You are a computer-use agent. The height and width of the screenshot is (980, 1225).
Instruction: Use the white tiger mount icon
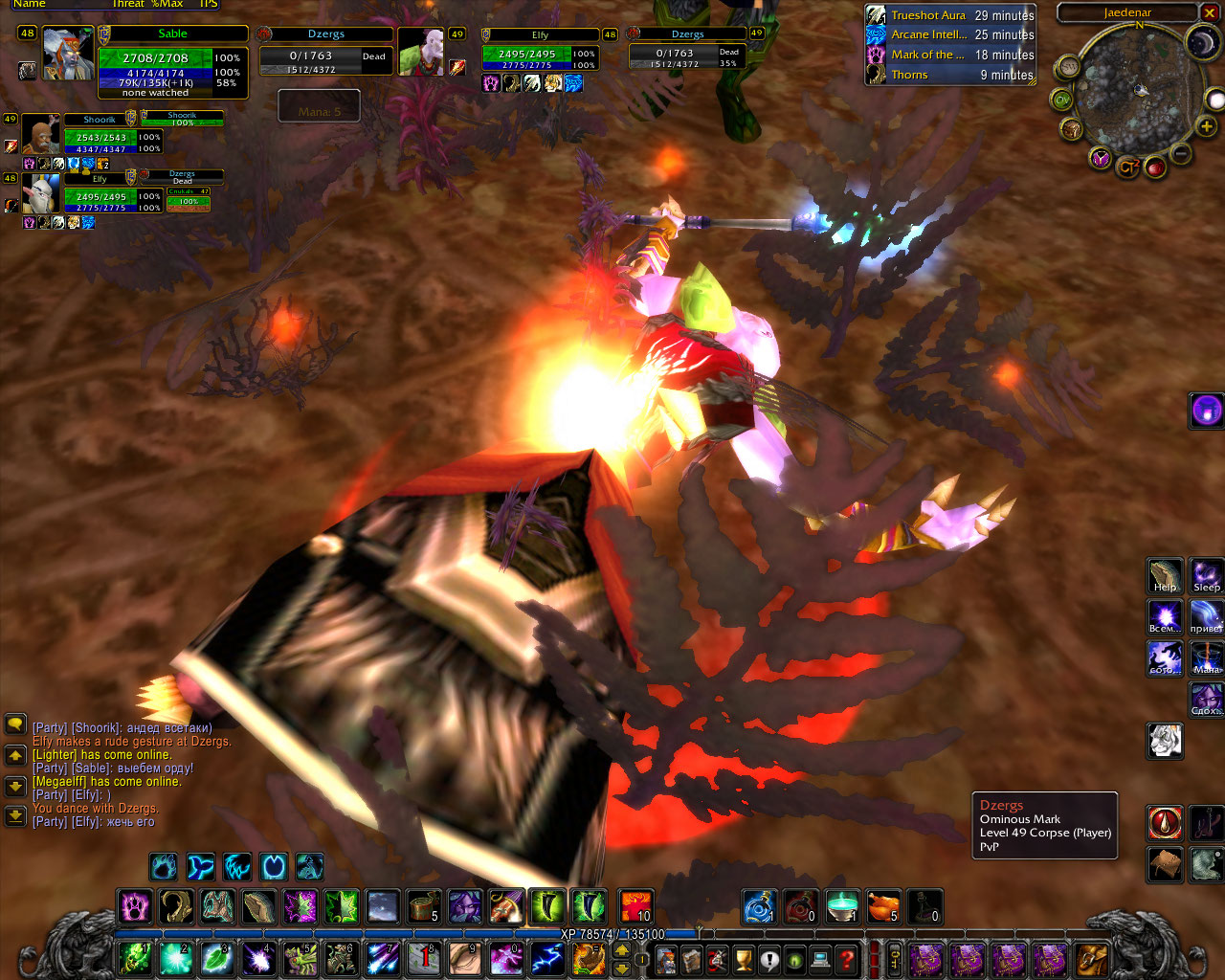click(x=1165, y=740)
